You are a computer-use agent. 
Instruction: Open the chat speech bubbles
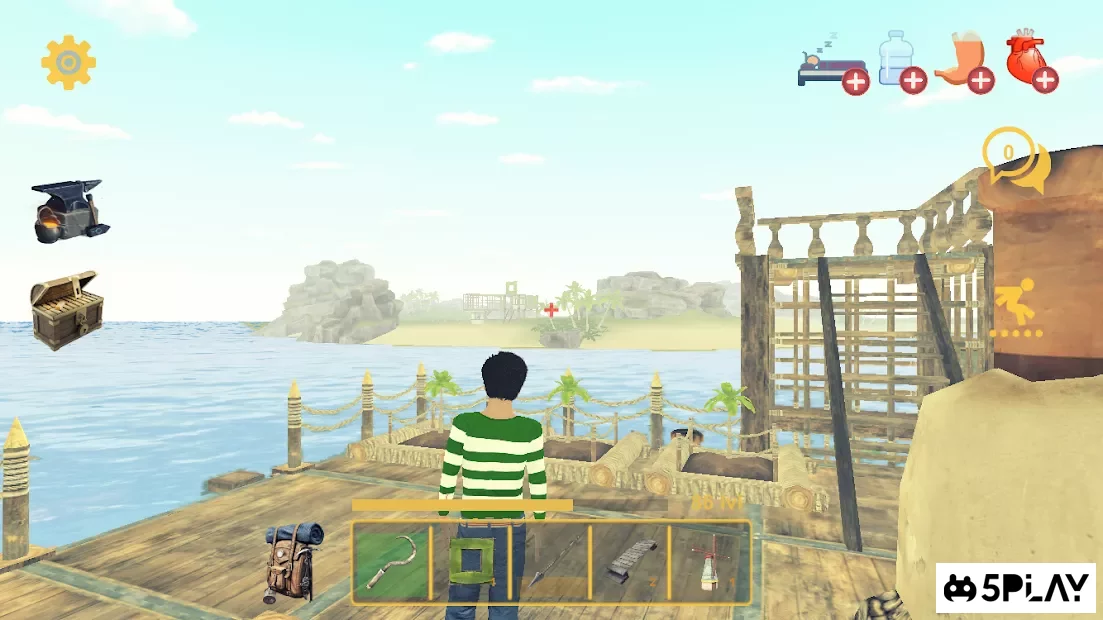(1016, 160)
